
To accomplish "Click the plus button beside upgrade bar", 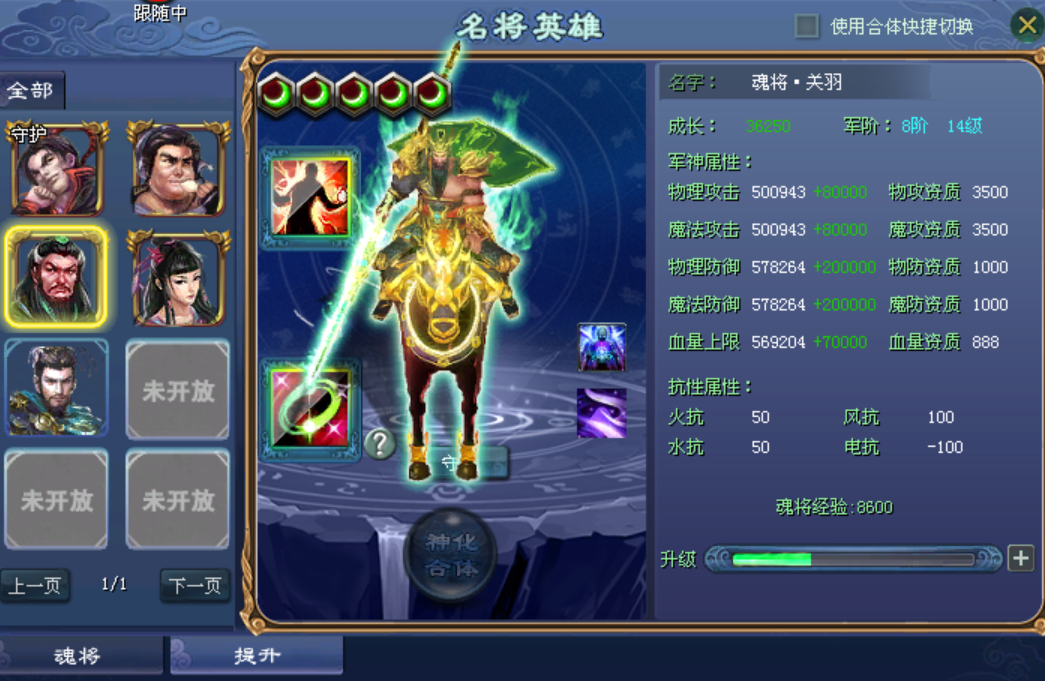I will [1020, 558].
